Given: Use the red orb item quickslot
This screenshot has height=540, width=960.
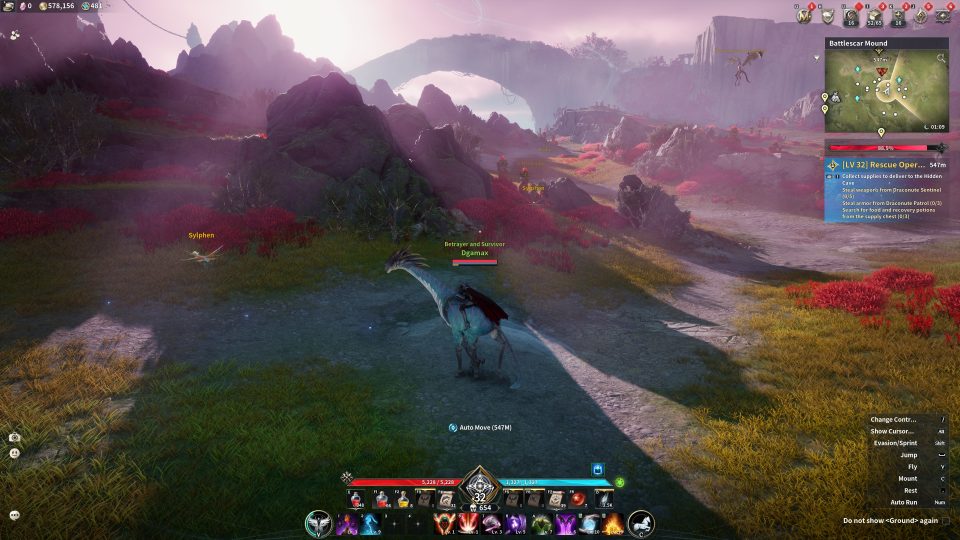Looking at the screenshot, I should [579, 499].
